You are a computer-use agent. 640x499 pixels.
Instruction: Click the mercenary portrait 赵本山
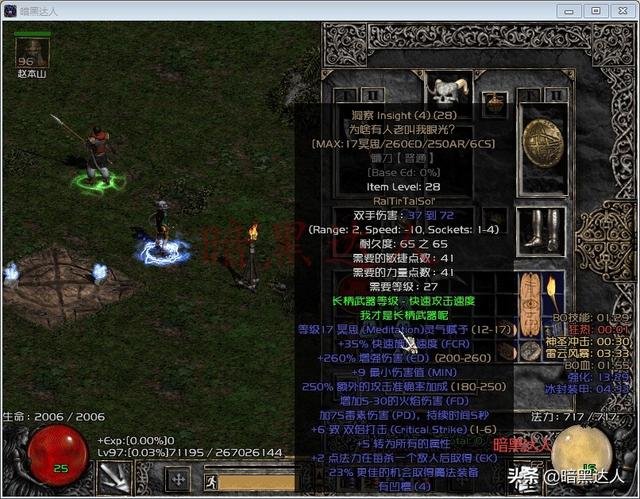(x=33, y=52)
